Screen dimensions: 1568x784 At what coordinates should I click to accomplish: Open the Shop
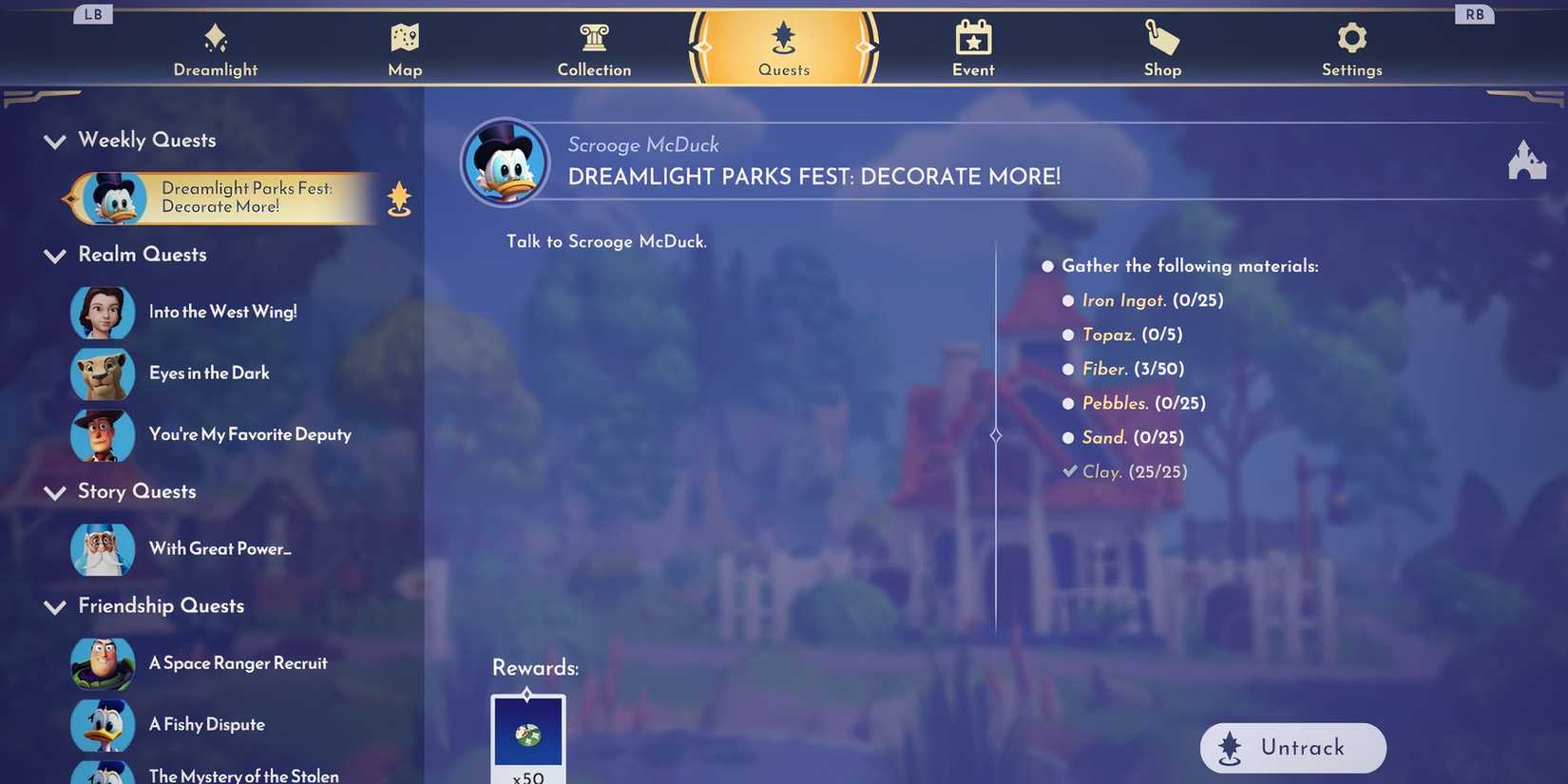click(x=1161, y=48)
